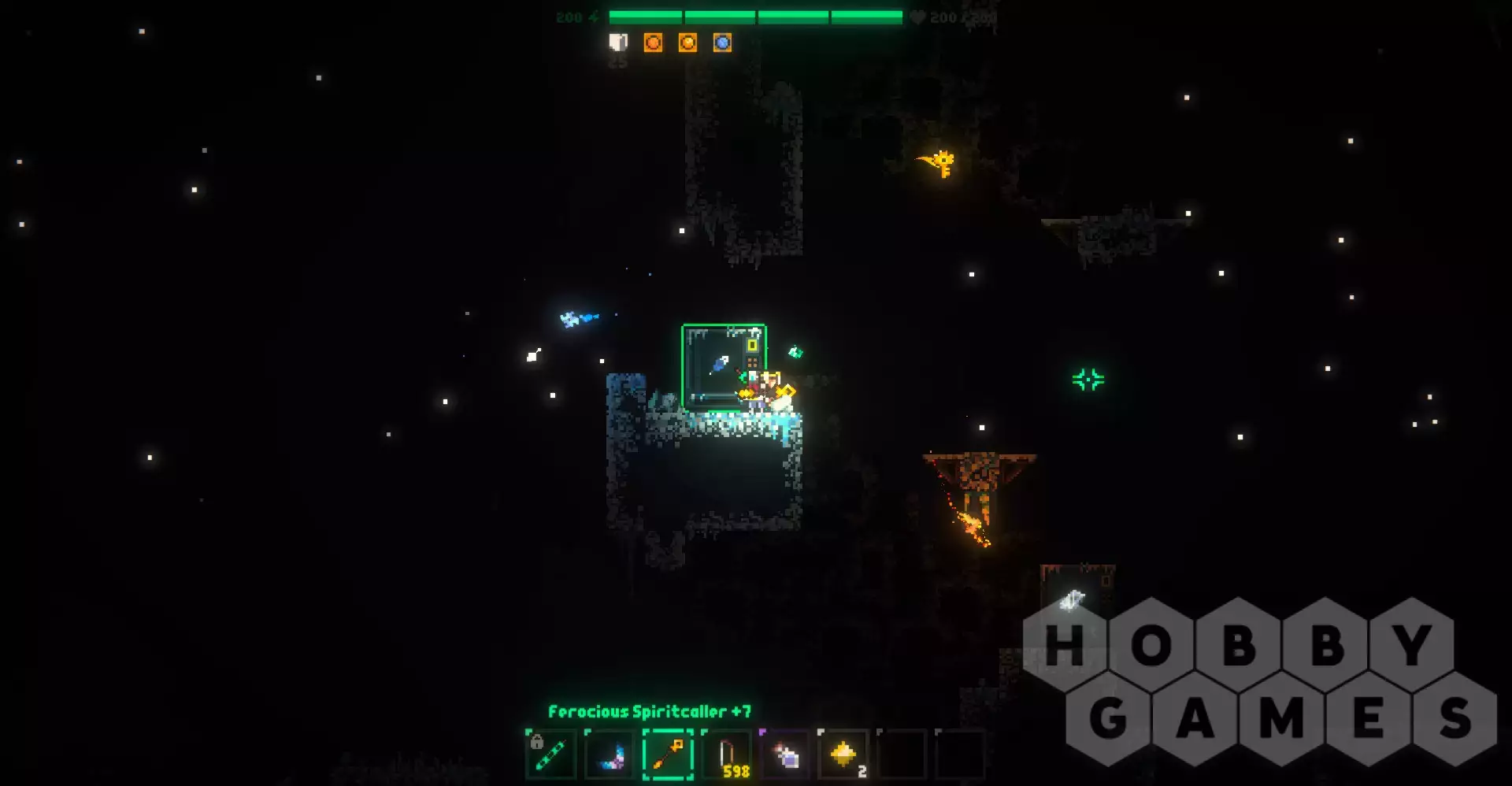This screenshot has height=786, width=1512.
Task: Click the red-orange orb buff icon
Action: point(653,43)
